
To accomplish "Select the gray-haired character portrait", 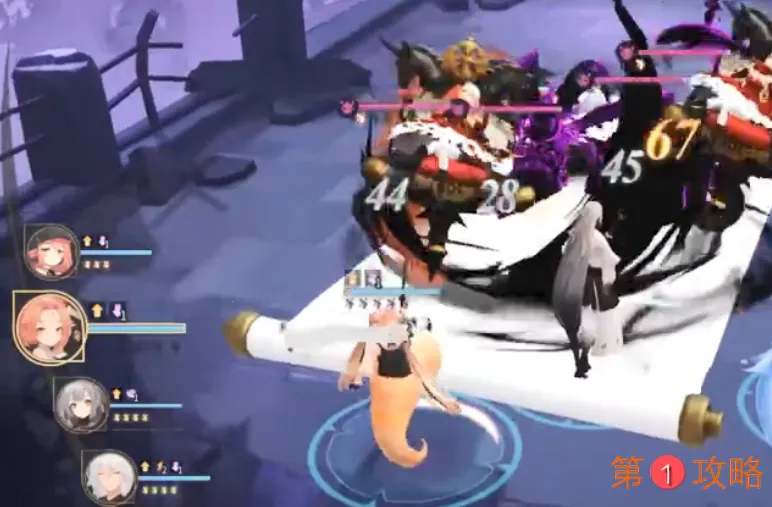I will pos(80,403).
